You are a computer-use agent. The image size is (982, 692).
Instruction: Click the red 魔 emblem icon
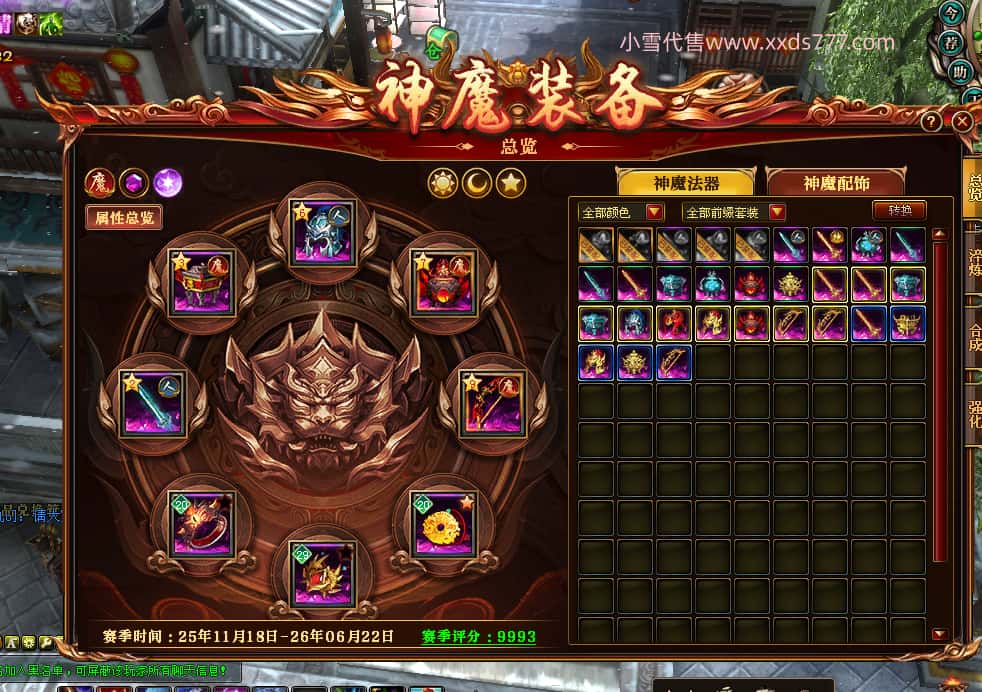tap(99, 183)
